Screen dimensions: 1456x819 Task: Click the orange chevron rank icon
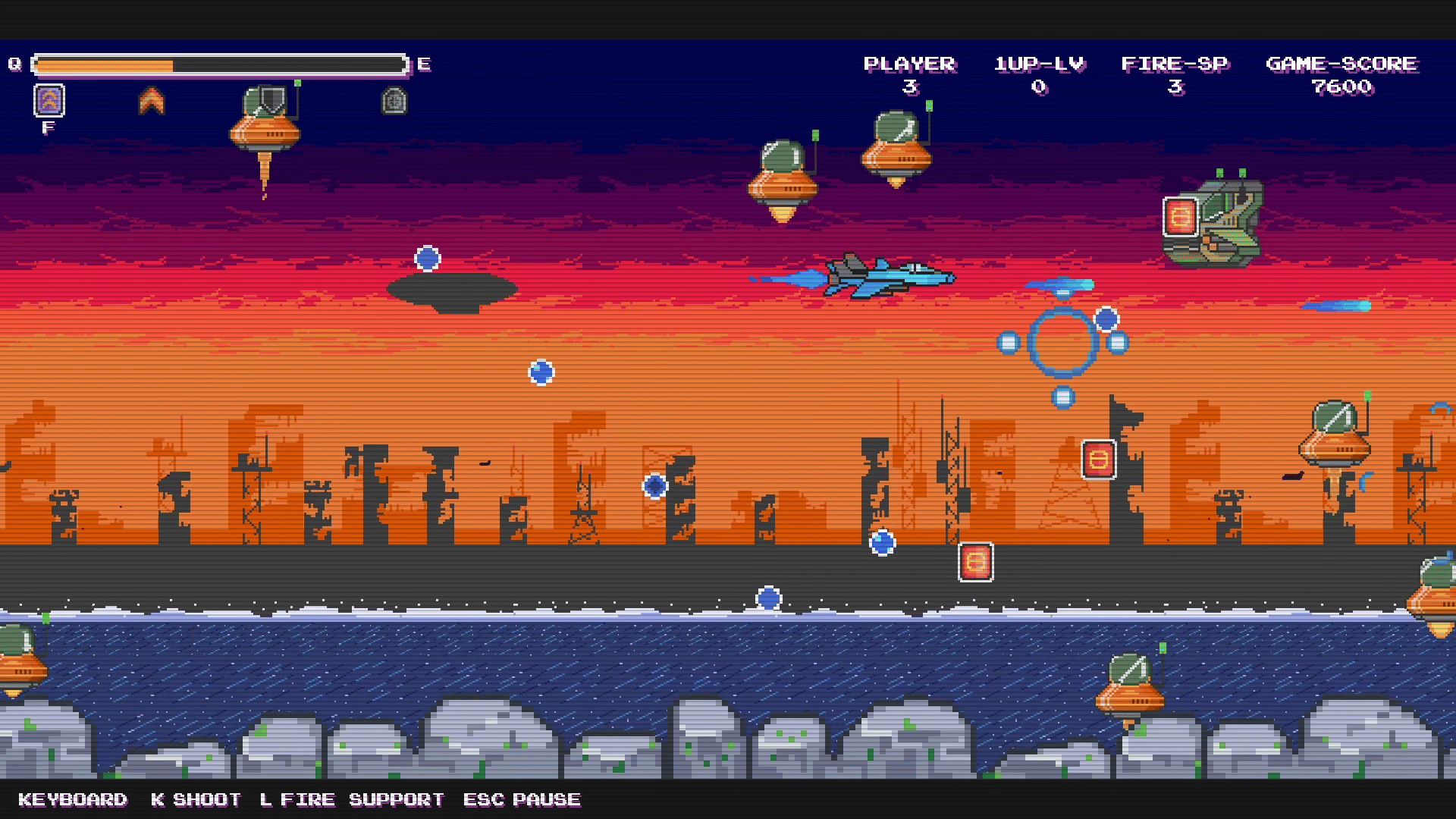(152, 100)
